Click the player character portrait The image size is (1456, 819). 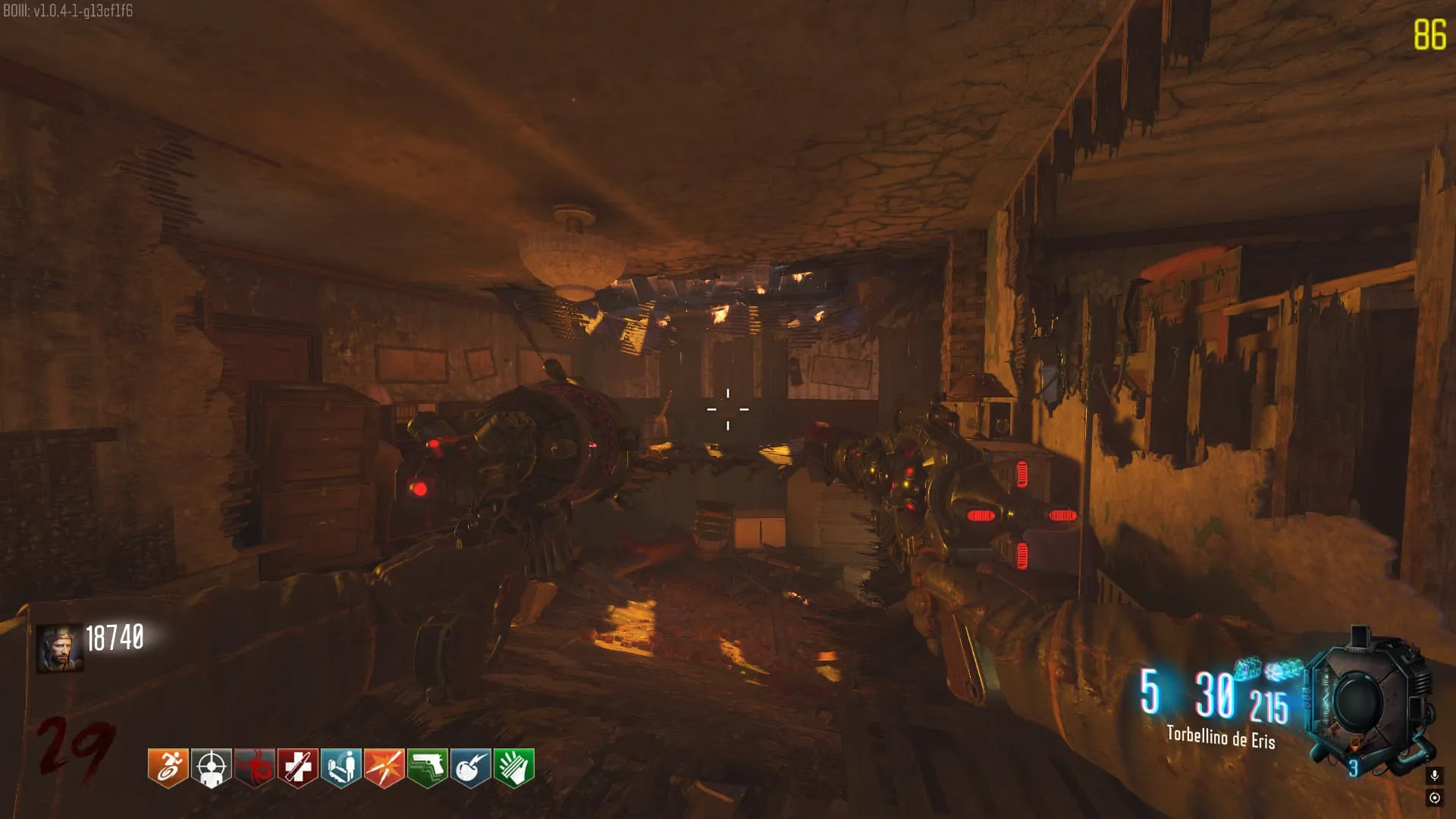click(59, 649)
